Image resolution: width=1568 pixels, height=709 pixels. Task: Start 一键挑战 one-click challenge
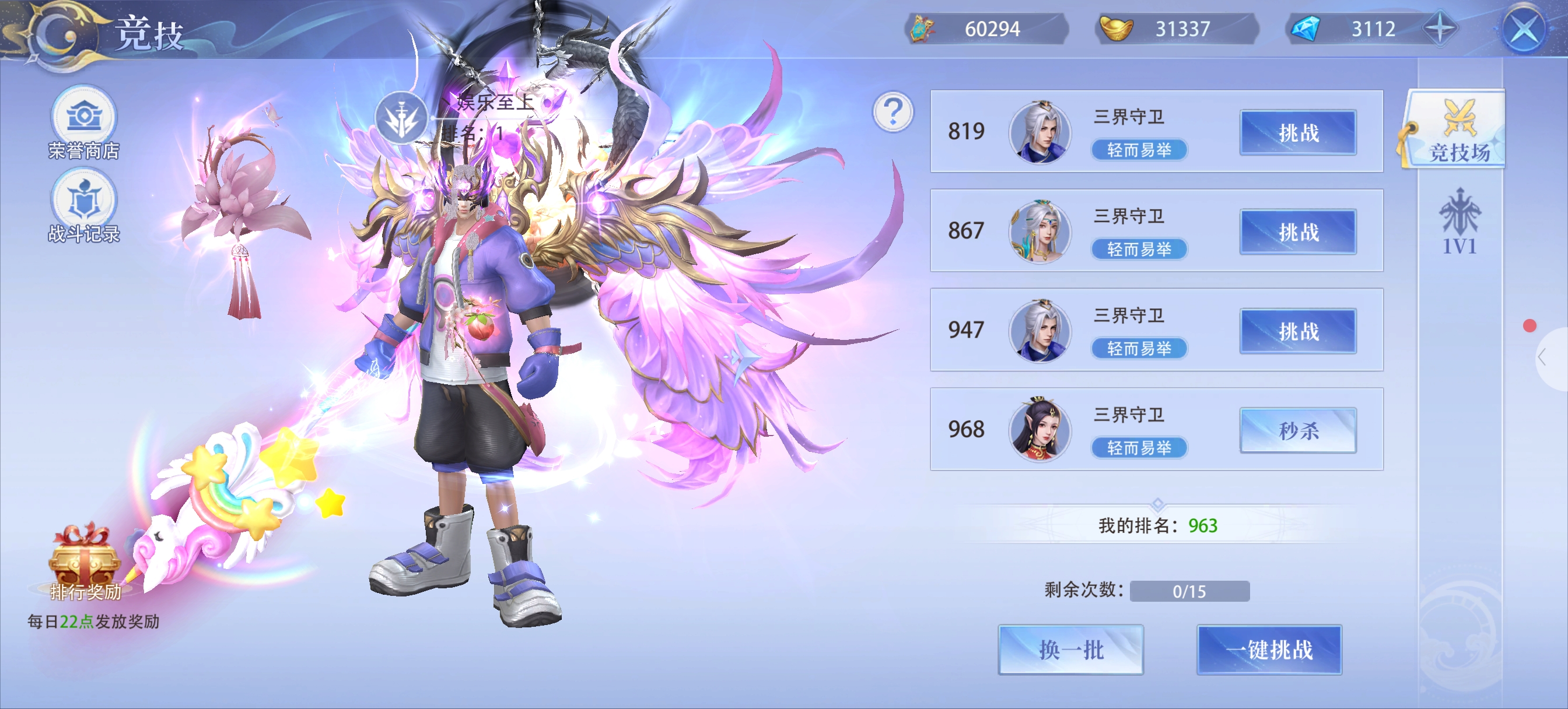pyautogui.click(x=1269, y=650)
